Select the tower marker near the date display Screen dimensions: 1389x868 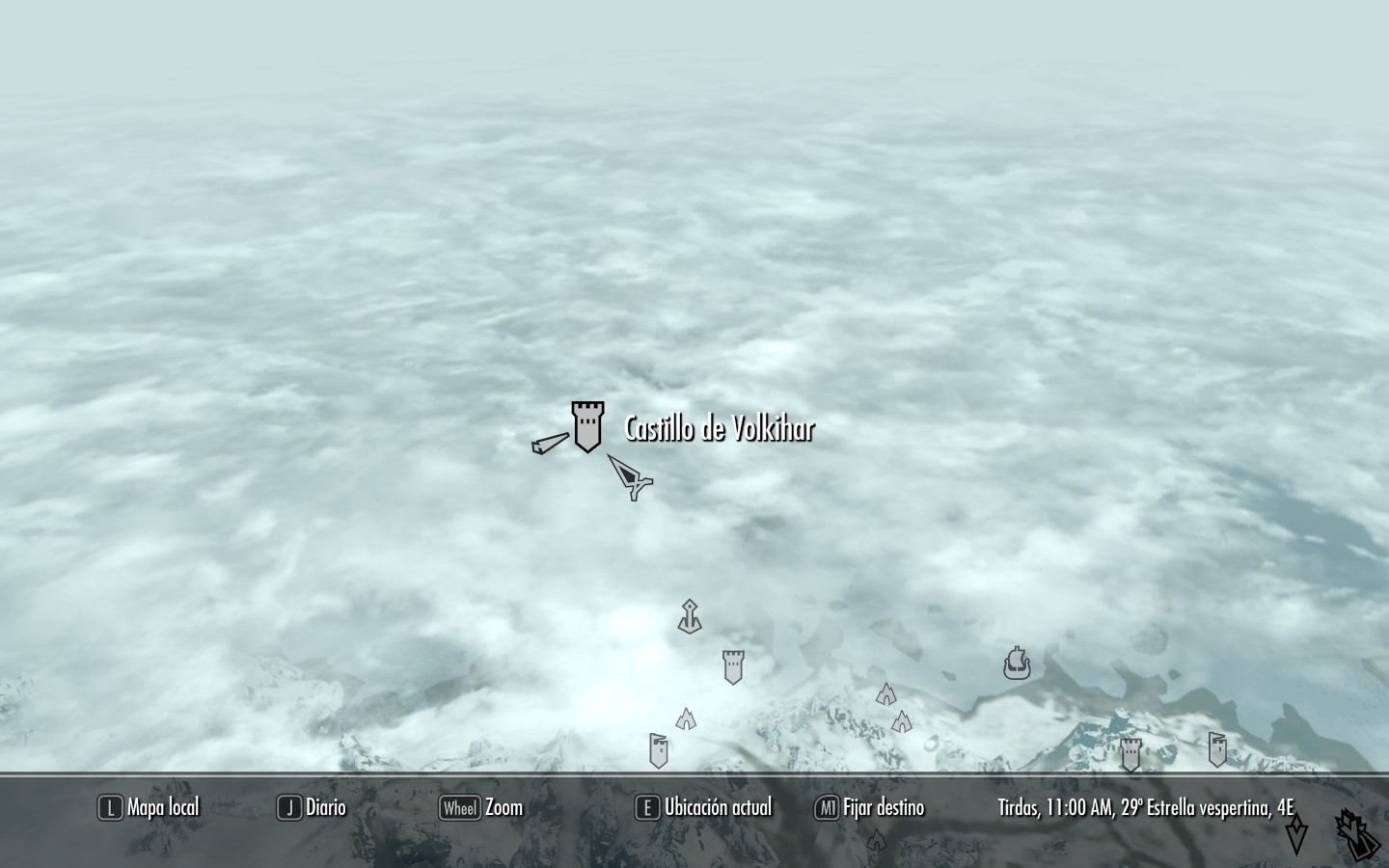(1129, 755)
